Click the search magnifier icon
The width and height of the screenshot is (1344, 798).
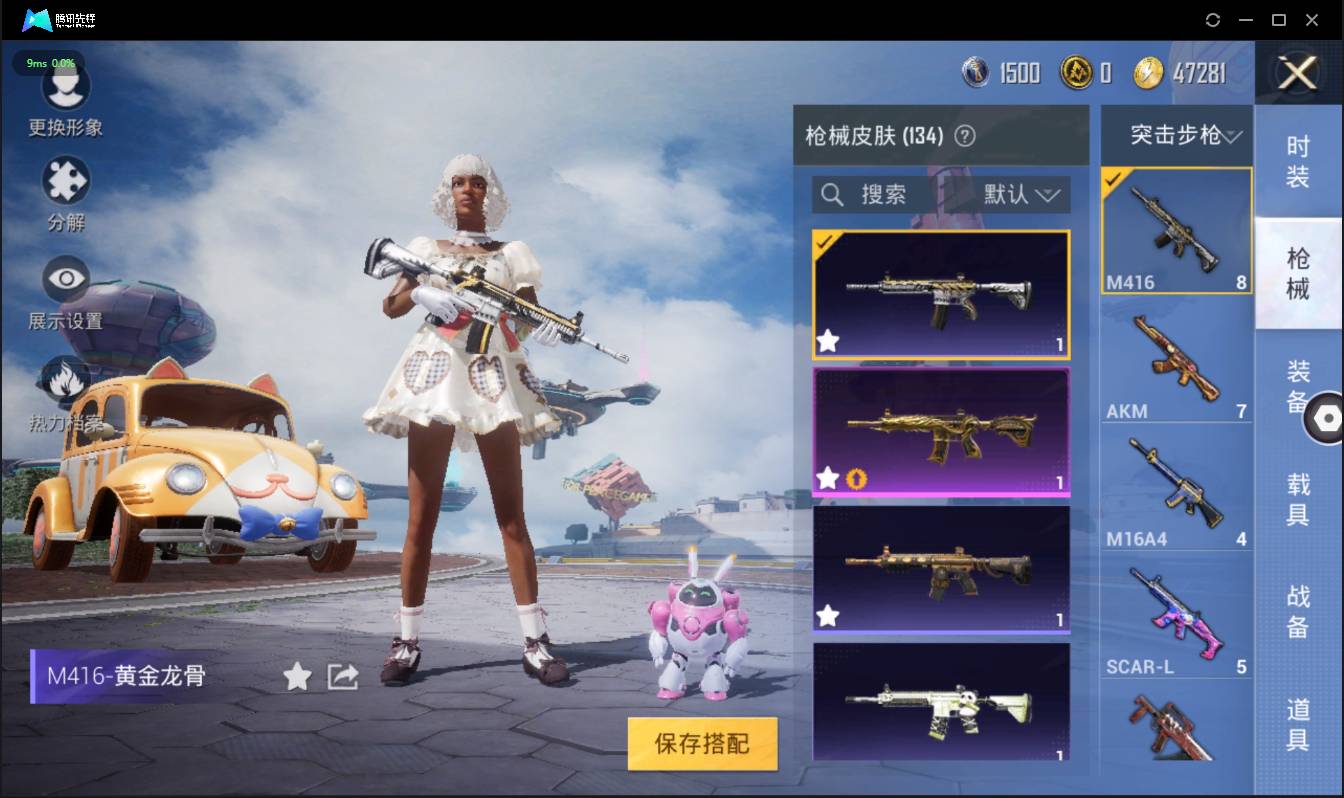click(832, 195)
